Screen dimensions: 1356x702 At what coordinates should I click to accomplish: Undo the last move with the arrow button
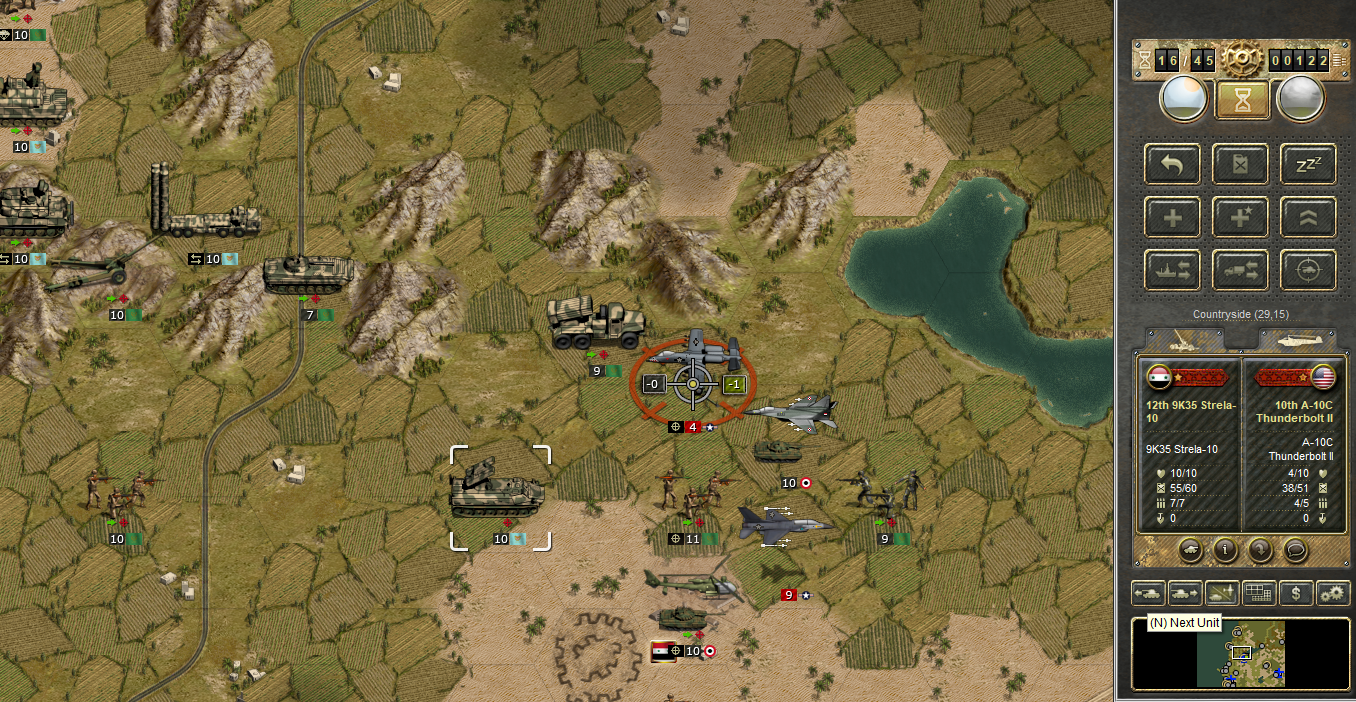[1174, 163]
